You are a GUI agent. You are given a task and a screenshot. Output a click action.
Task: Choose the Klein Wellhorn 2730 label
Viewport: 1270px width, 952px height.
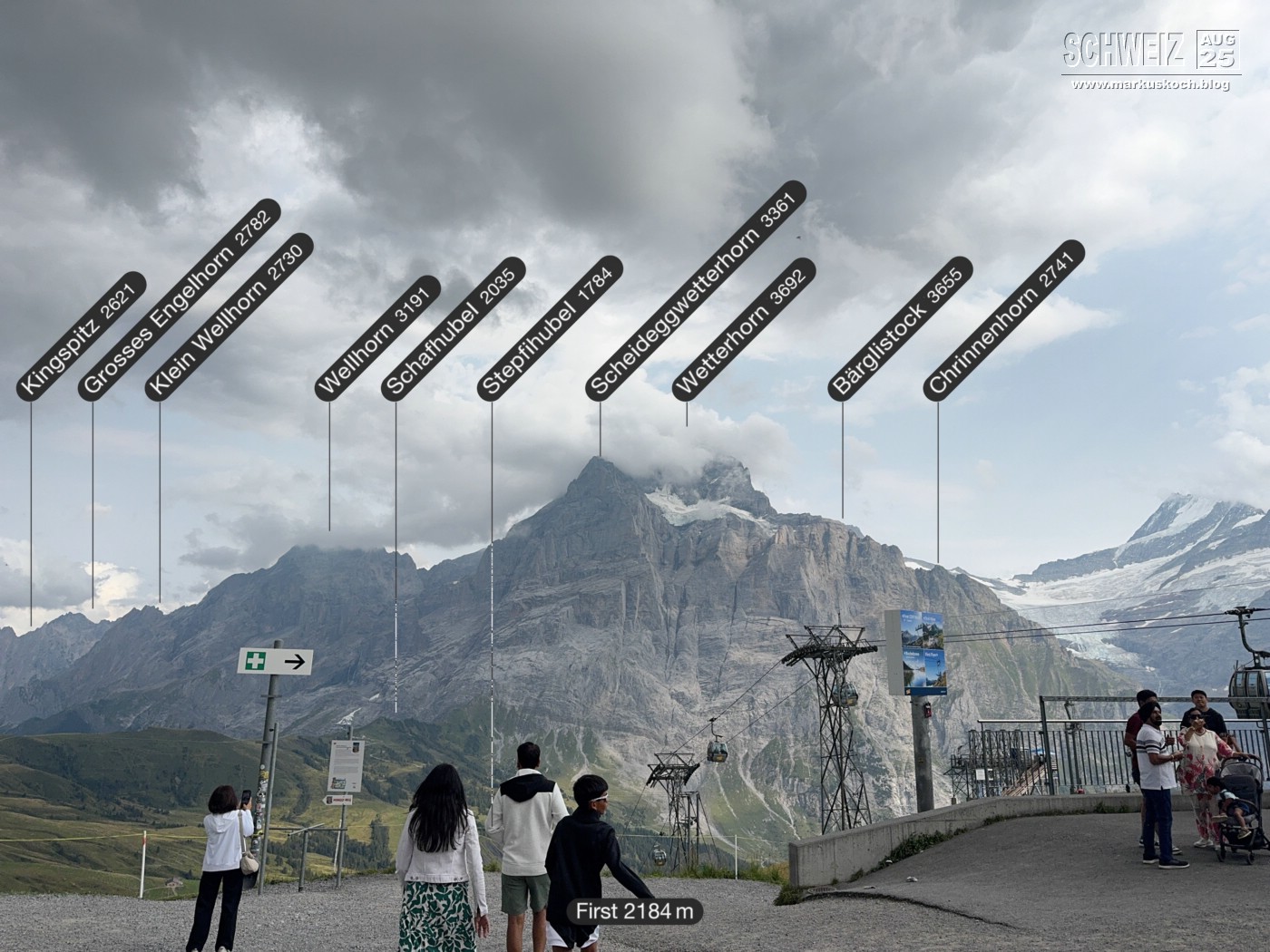229,317
